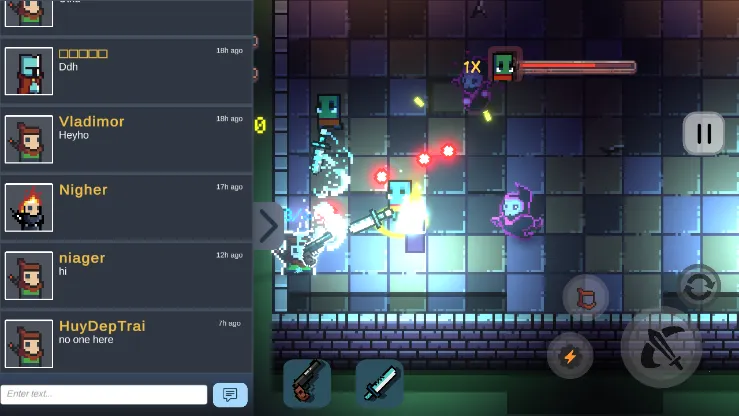
Task: Send the chat message
Action: [230, 395]
